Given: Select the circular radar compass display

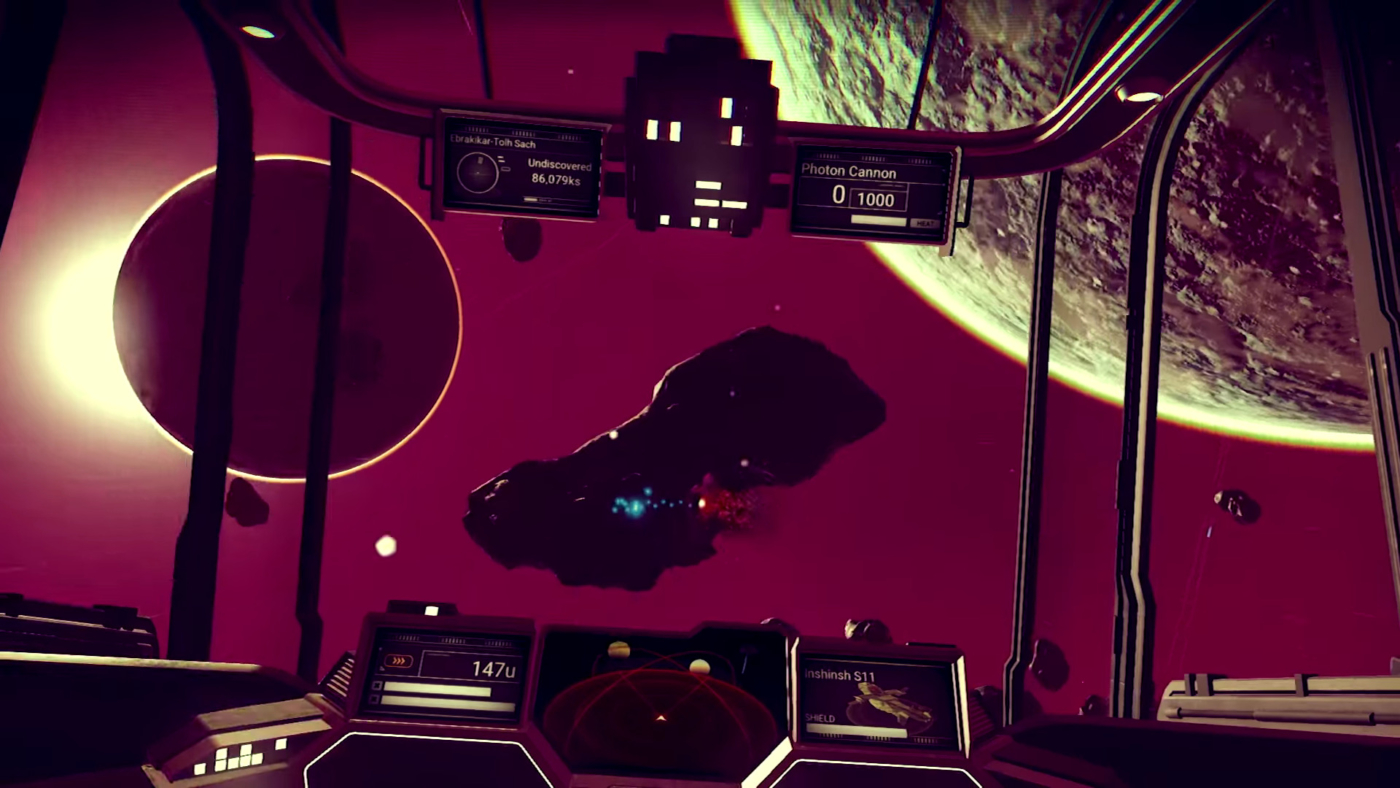Looking at the screenshot, I should [x=478, y=174].
